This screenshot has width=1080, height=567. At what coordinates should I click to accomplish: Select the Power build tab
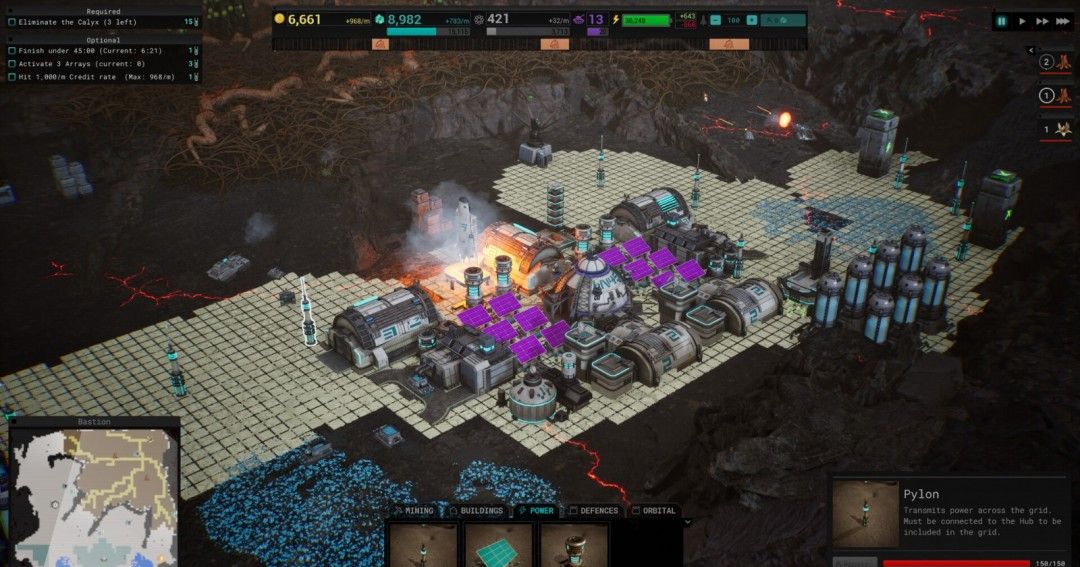point(536,511)
